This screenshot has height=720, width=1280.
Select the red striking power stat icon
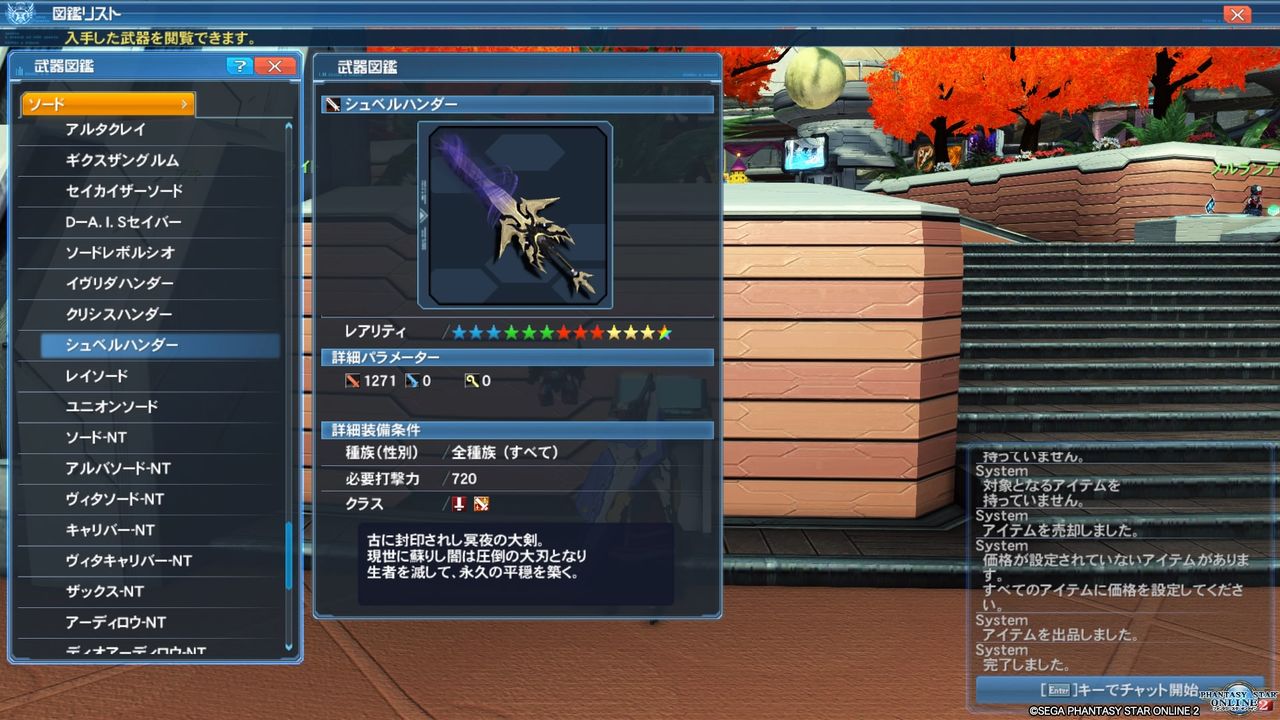[x=352, y=381]
